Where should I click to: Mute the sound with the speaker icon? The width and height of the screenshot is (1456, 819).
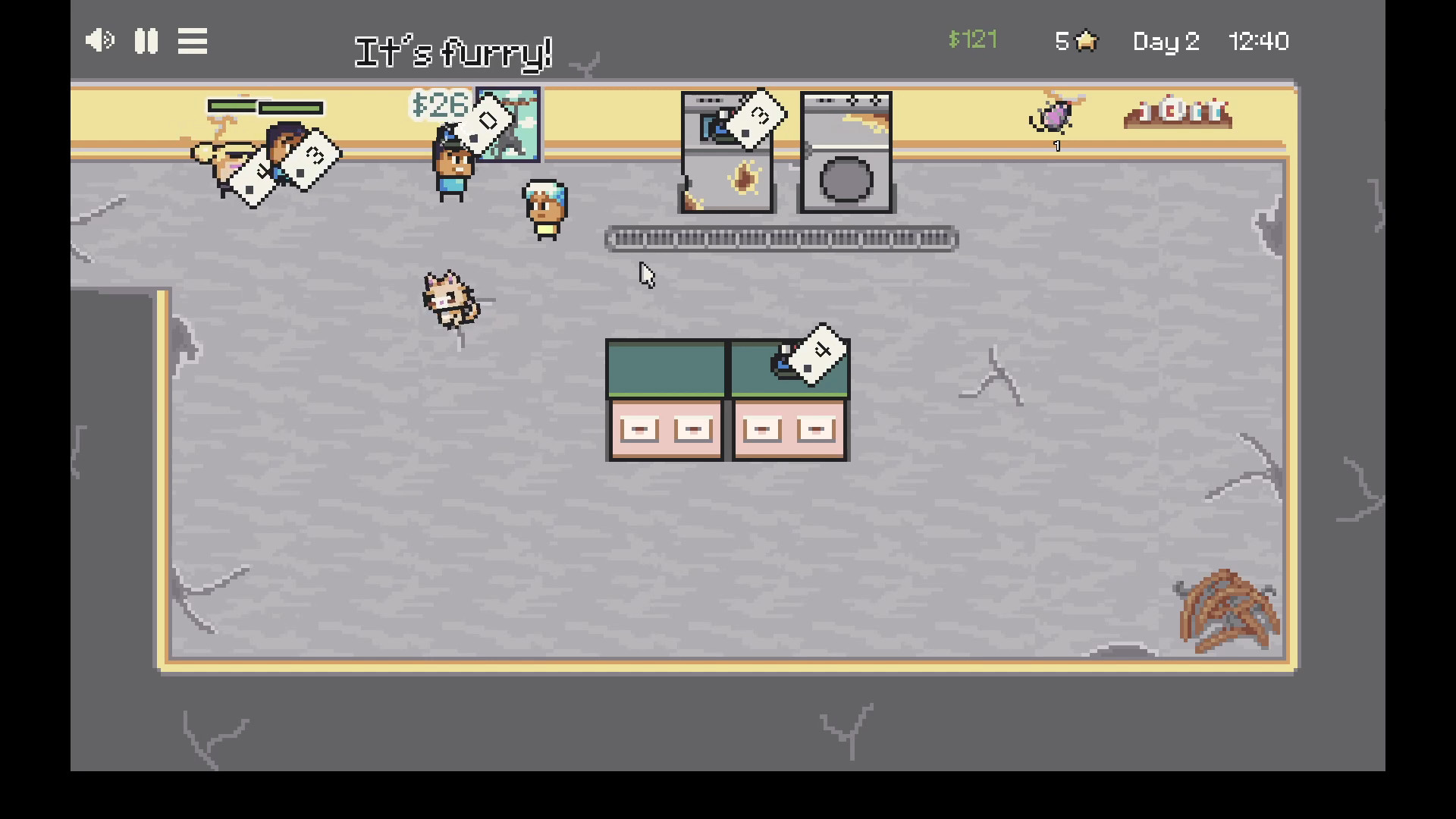click(x=99, y=41)
